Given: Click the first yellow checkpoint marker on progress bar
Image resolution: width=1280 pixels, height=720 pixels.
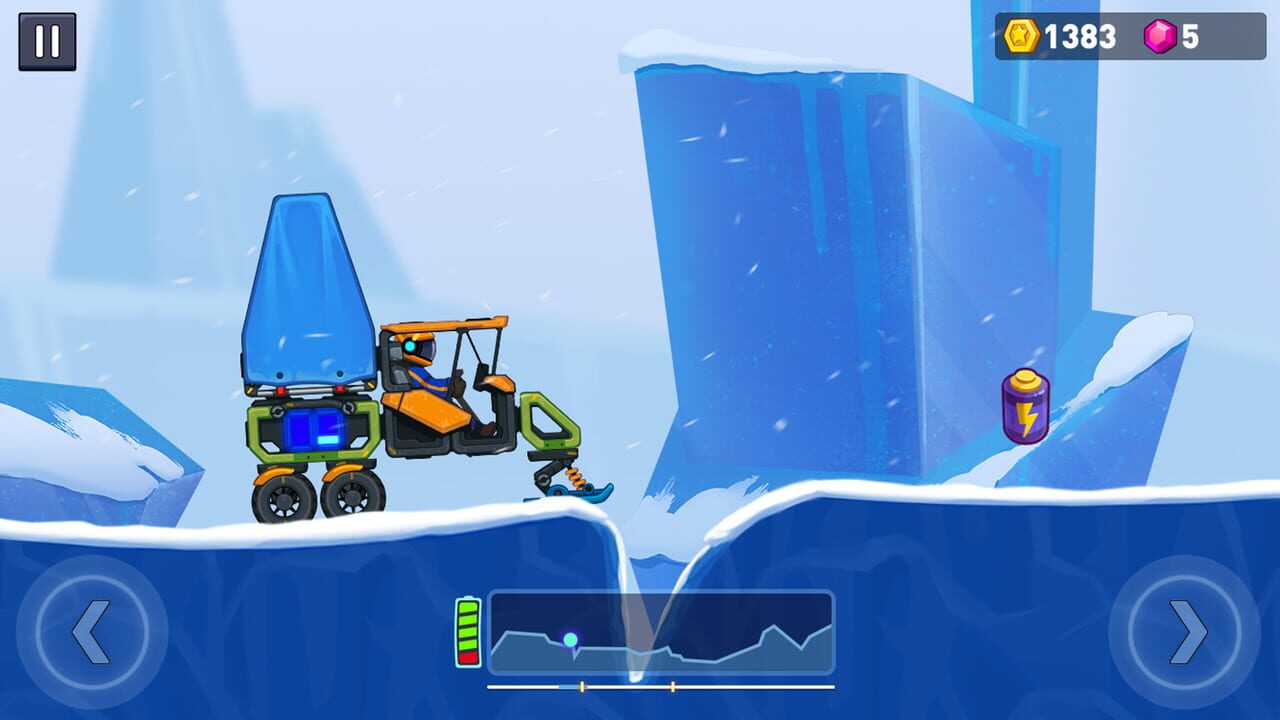Looking at the screenshot, I should coord(581,686).
